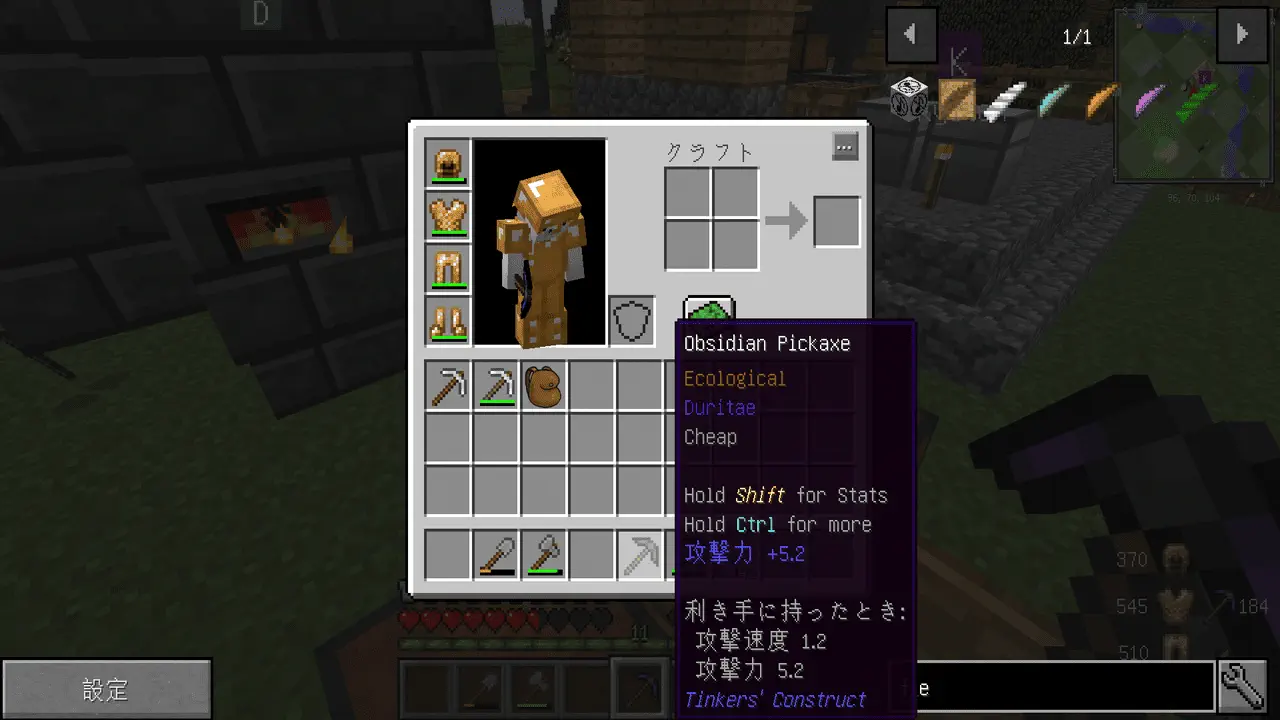Select the rune-carved white block item
Screen dimensions: 1280x720
point(909,99)
